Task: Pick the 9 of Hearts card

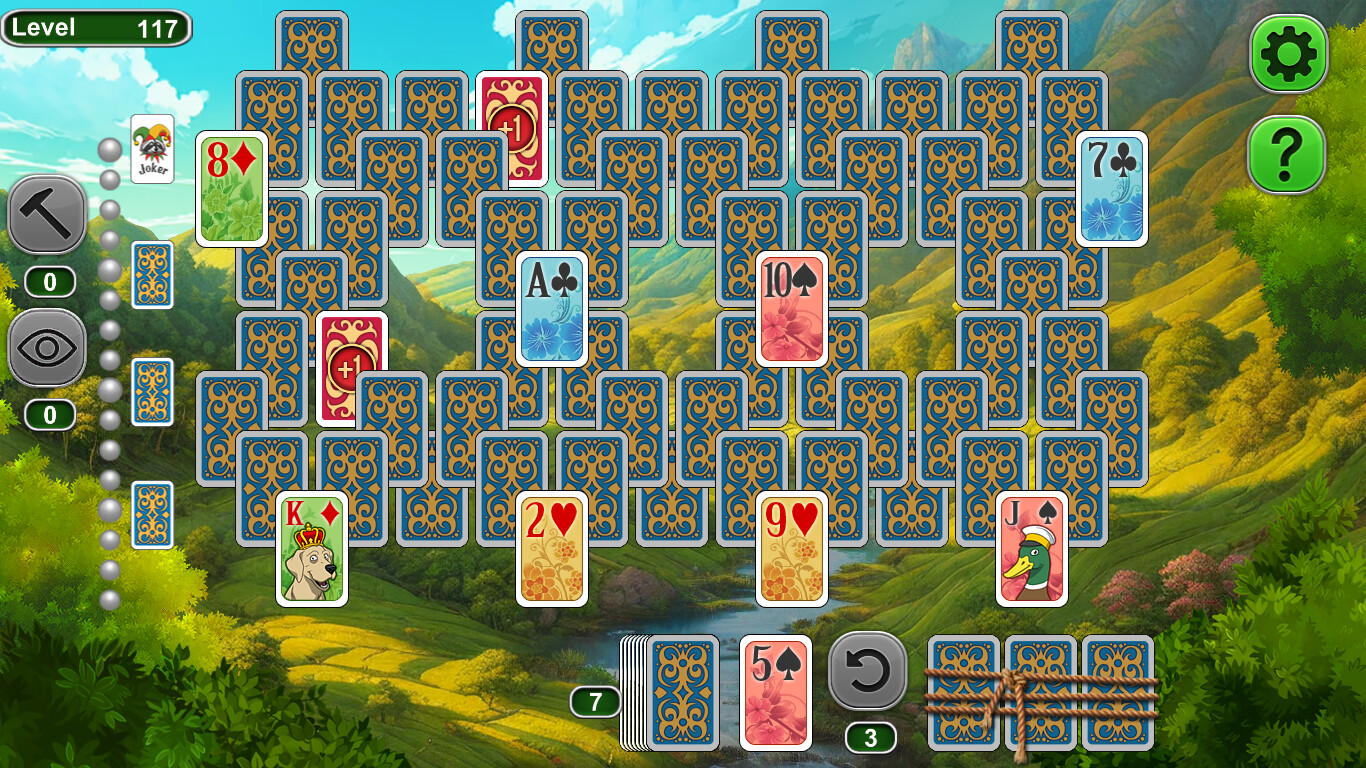Action: click(790, 550)
